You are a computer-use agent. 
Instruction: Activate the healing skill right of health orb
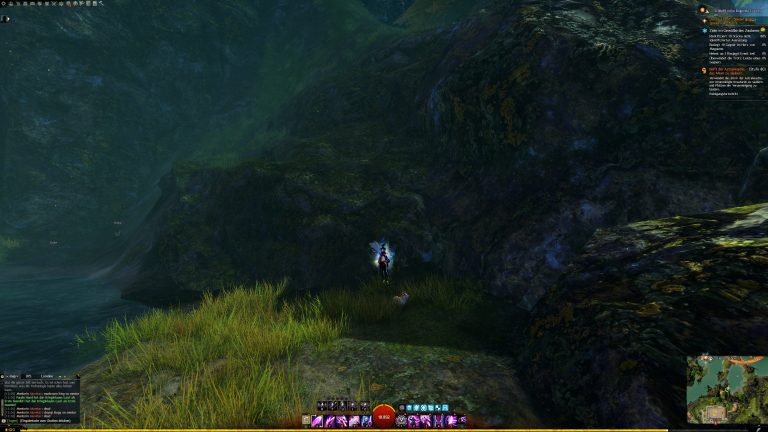point(402,421)
